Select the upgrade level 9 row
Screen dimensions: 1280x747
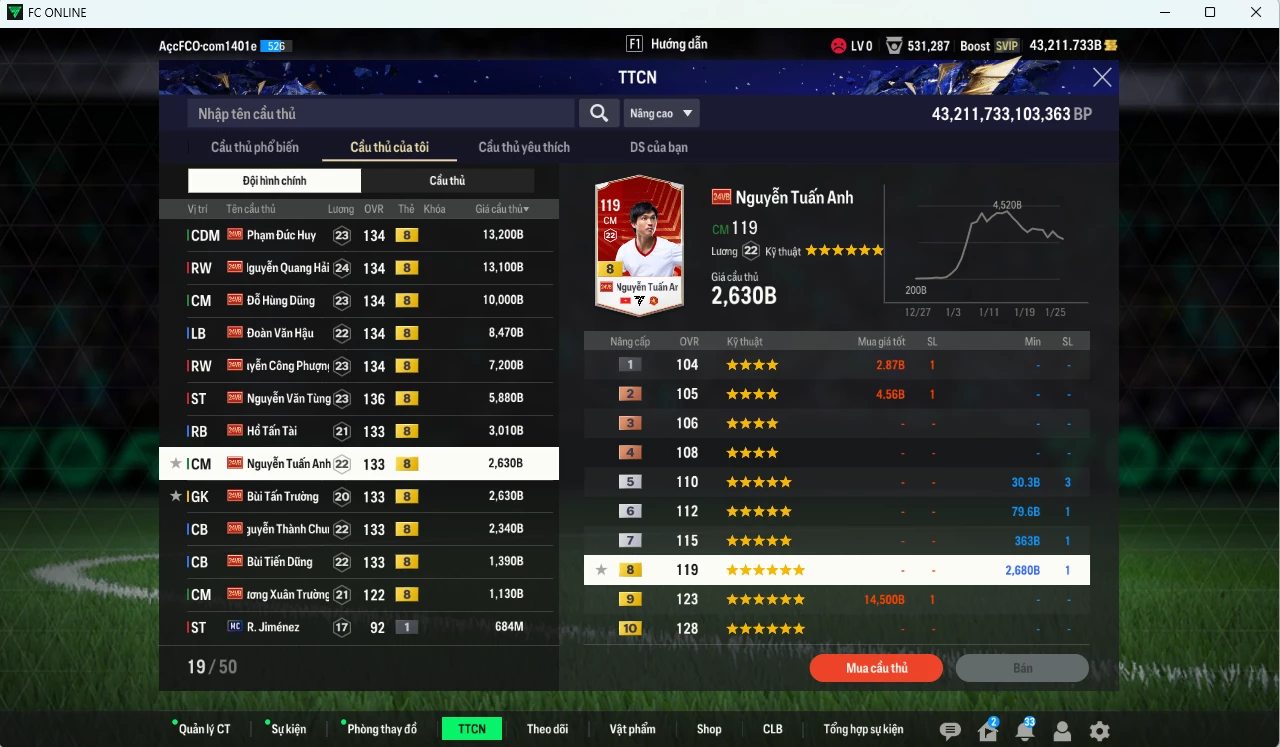[x=836, y=599]
